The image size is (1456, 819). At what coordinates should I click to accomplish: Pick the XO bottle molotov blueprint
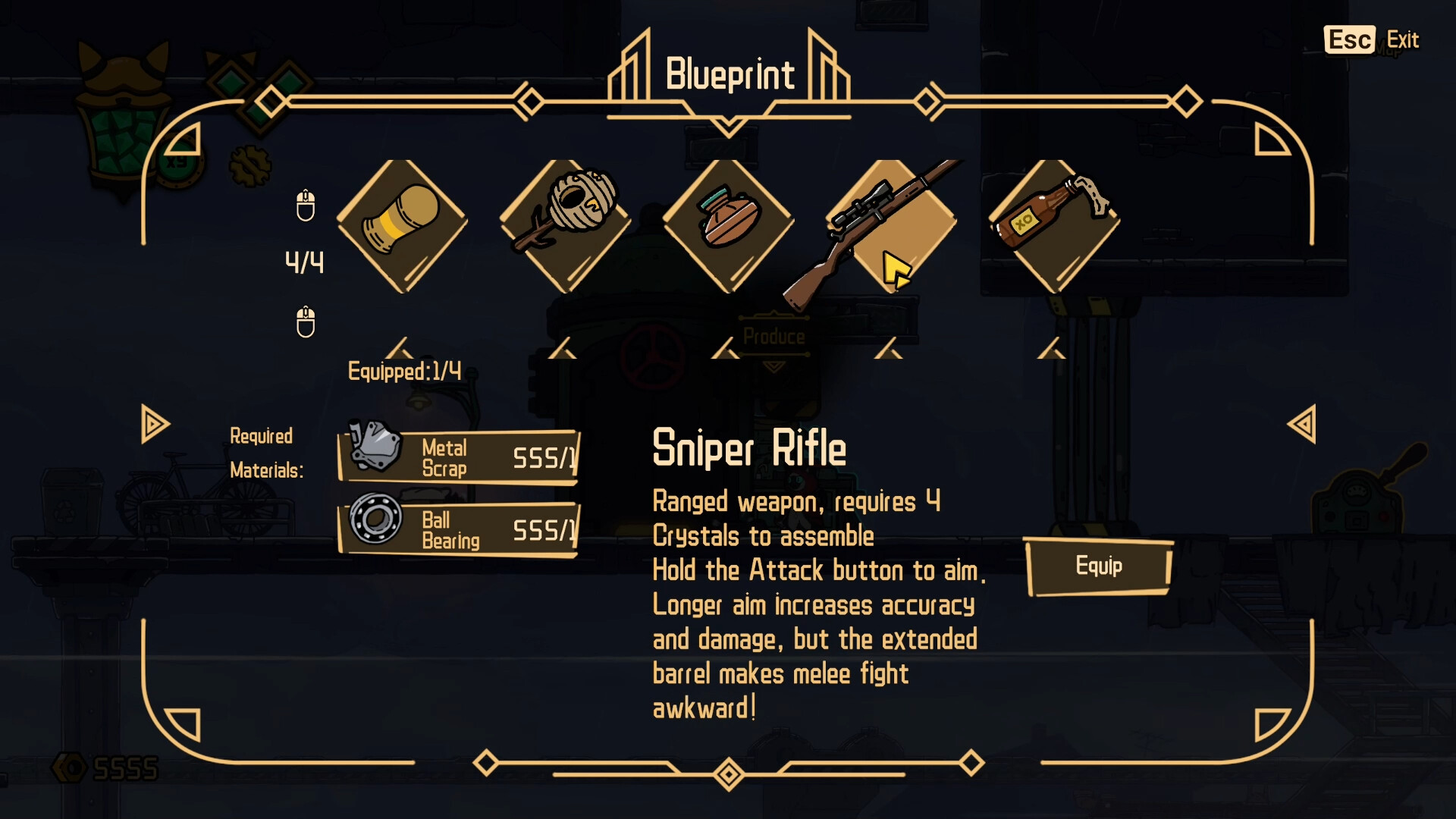pos(1054,225)
